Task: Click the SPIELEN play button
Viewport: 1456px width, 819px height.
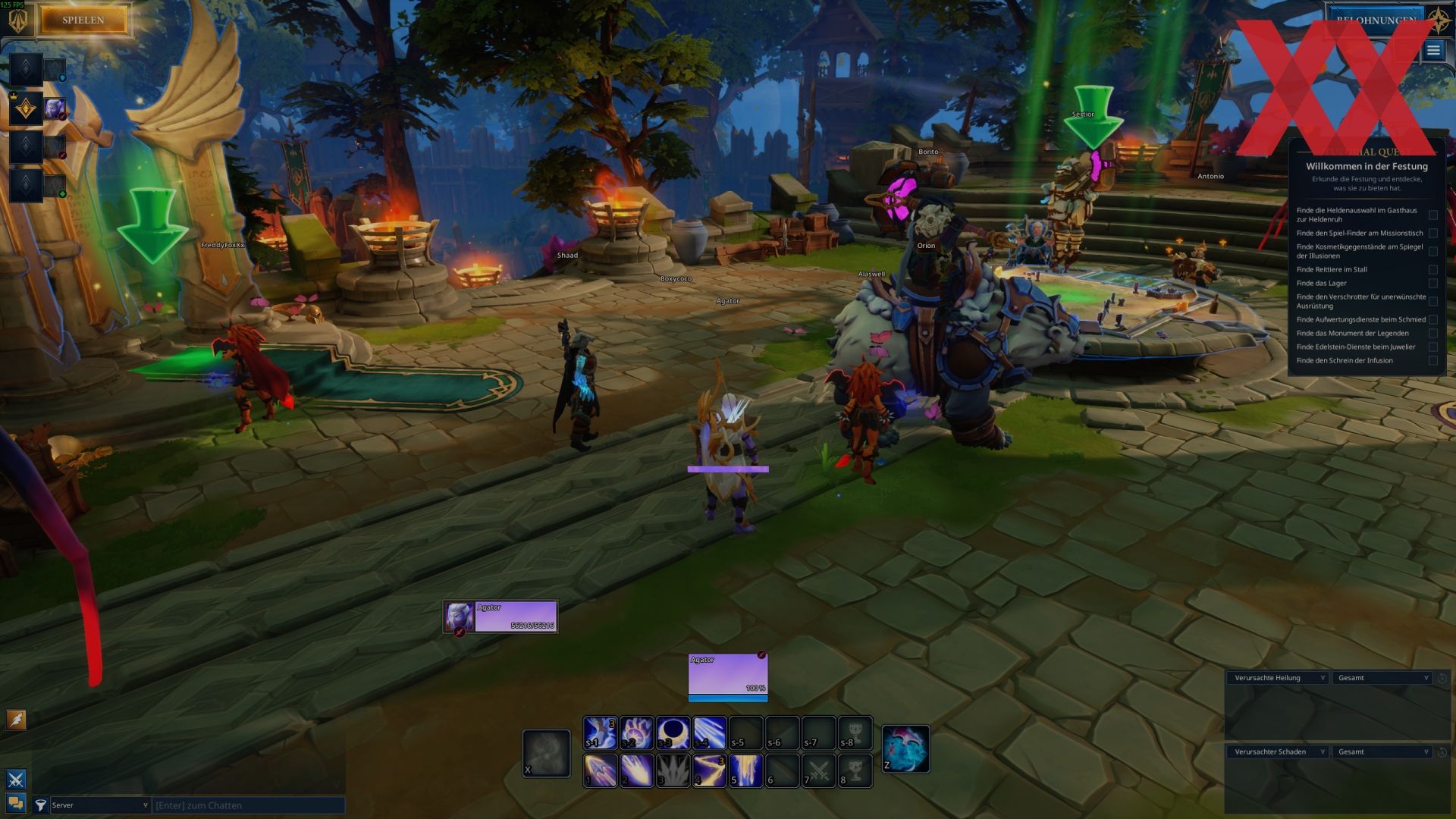Action: pos(83,20)
